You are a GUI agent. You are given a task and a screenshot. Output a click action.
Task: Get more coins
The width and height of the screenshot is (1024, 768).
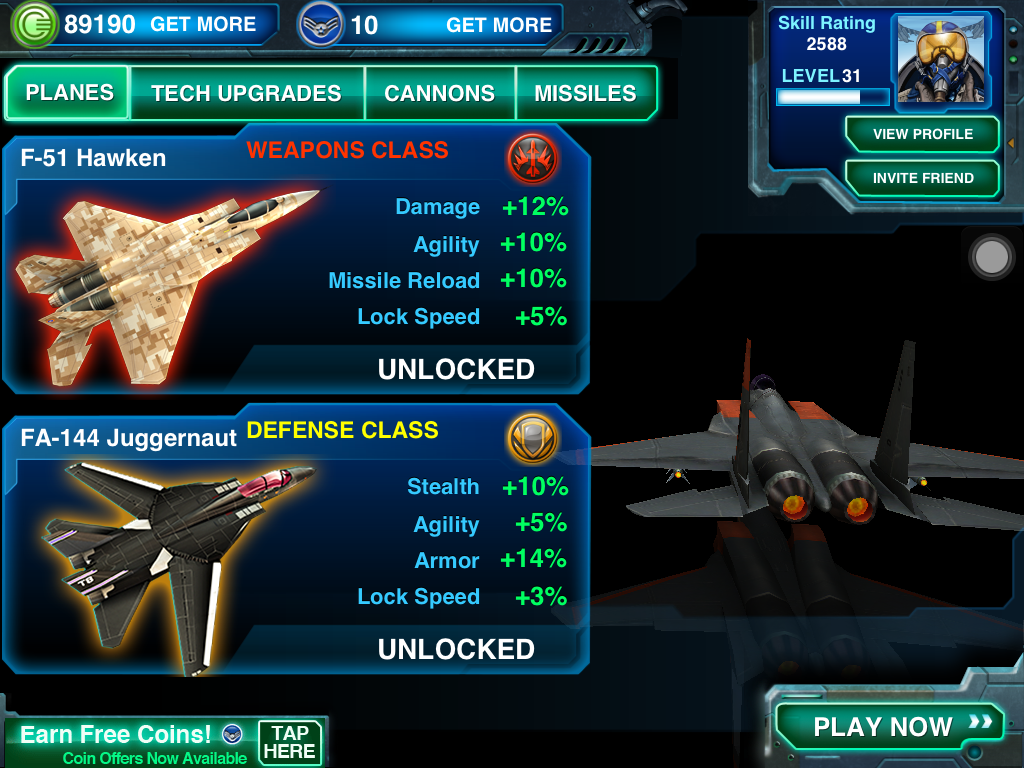coord(203,25)
